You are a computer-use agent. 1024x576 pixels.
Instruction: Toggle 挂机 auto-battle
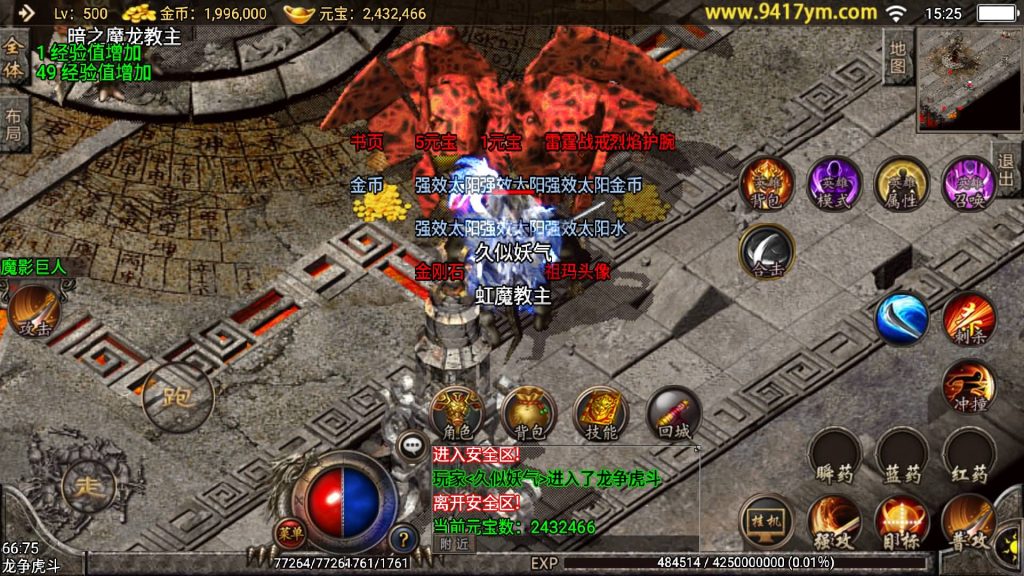(767, 522)
